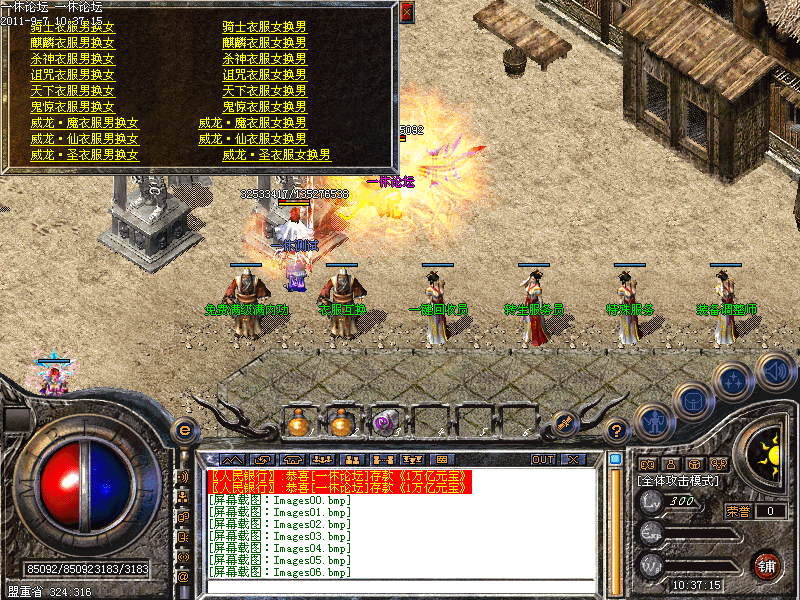Use the purple swirl item in slot 3

coord(386,423)
